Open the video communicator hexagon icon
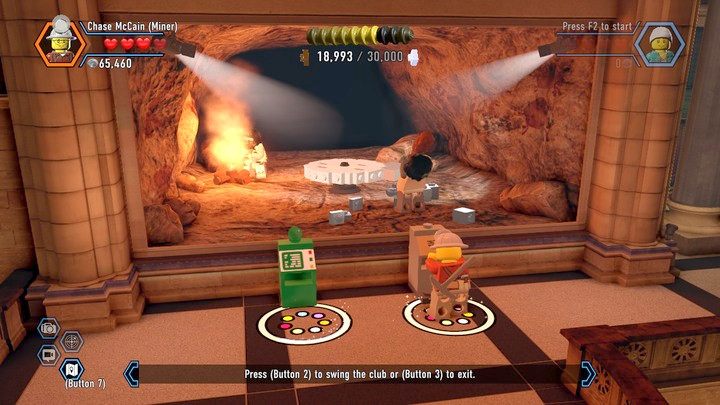720x405 pixels. click(x=47, y=354)
